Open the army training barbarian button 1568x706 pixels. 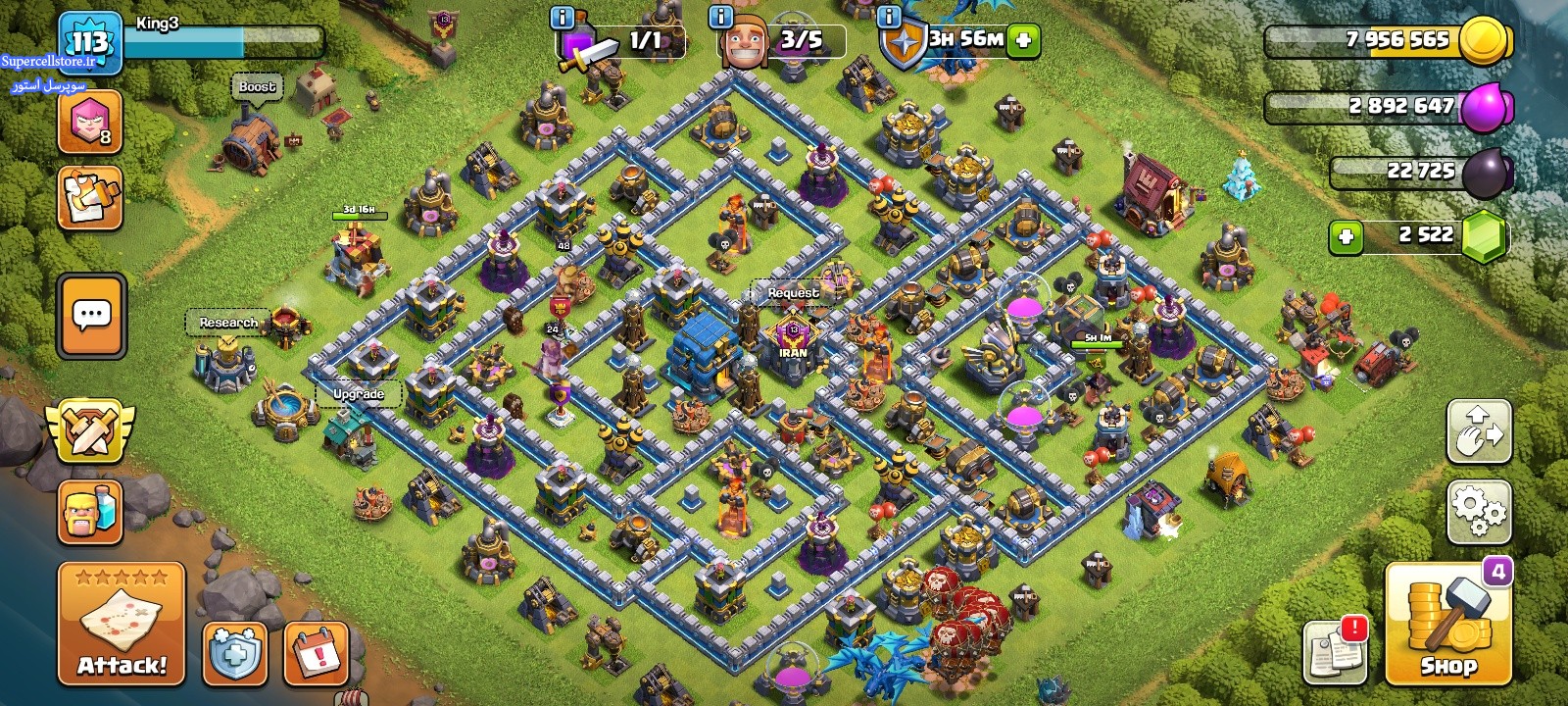pyautogui.click(x=90, y=512)
